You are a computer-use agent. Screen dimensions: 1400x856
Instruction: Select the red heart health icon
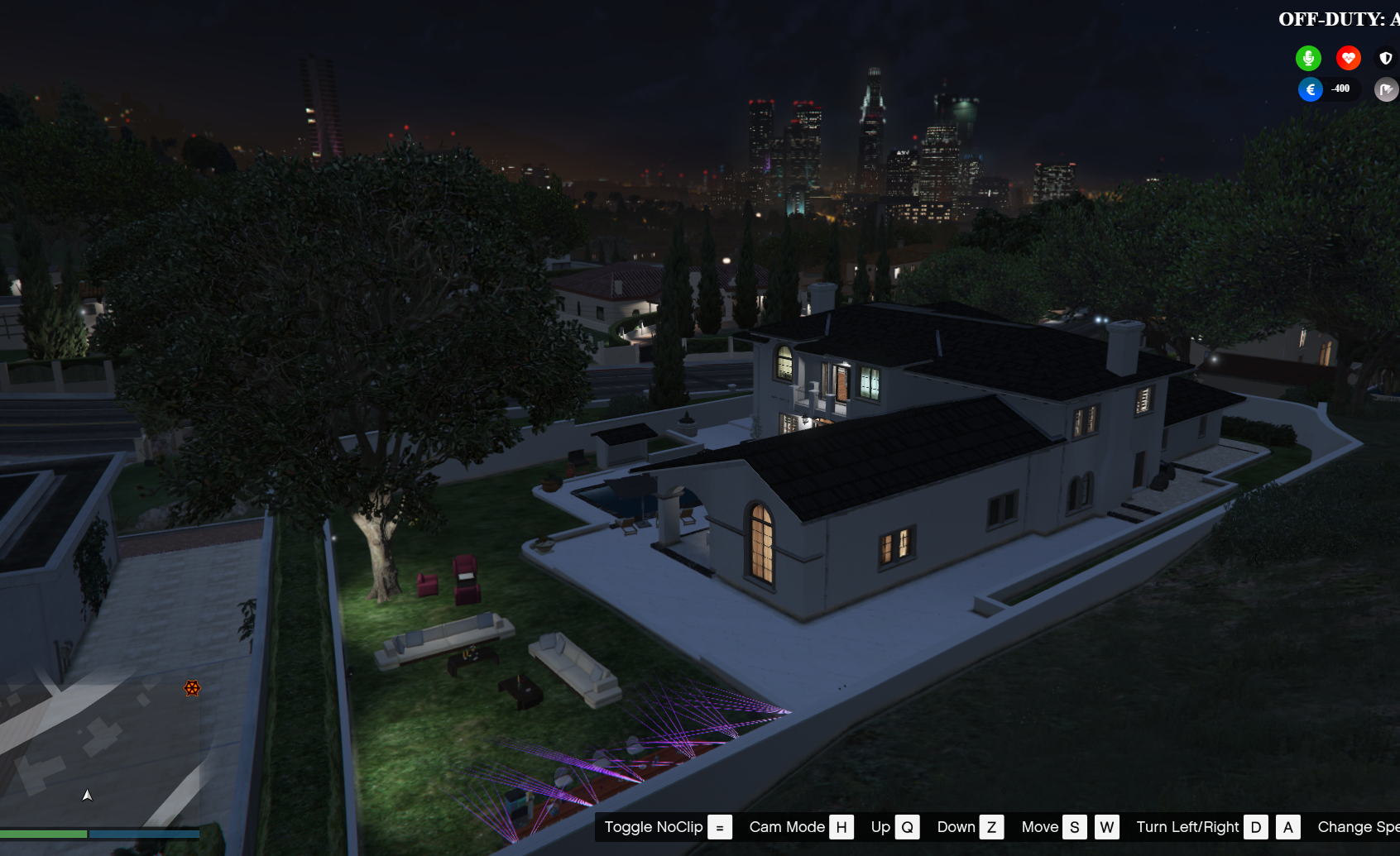tap(1348, 58)
